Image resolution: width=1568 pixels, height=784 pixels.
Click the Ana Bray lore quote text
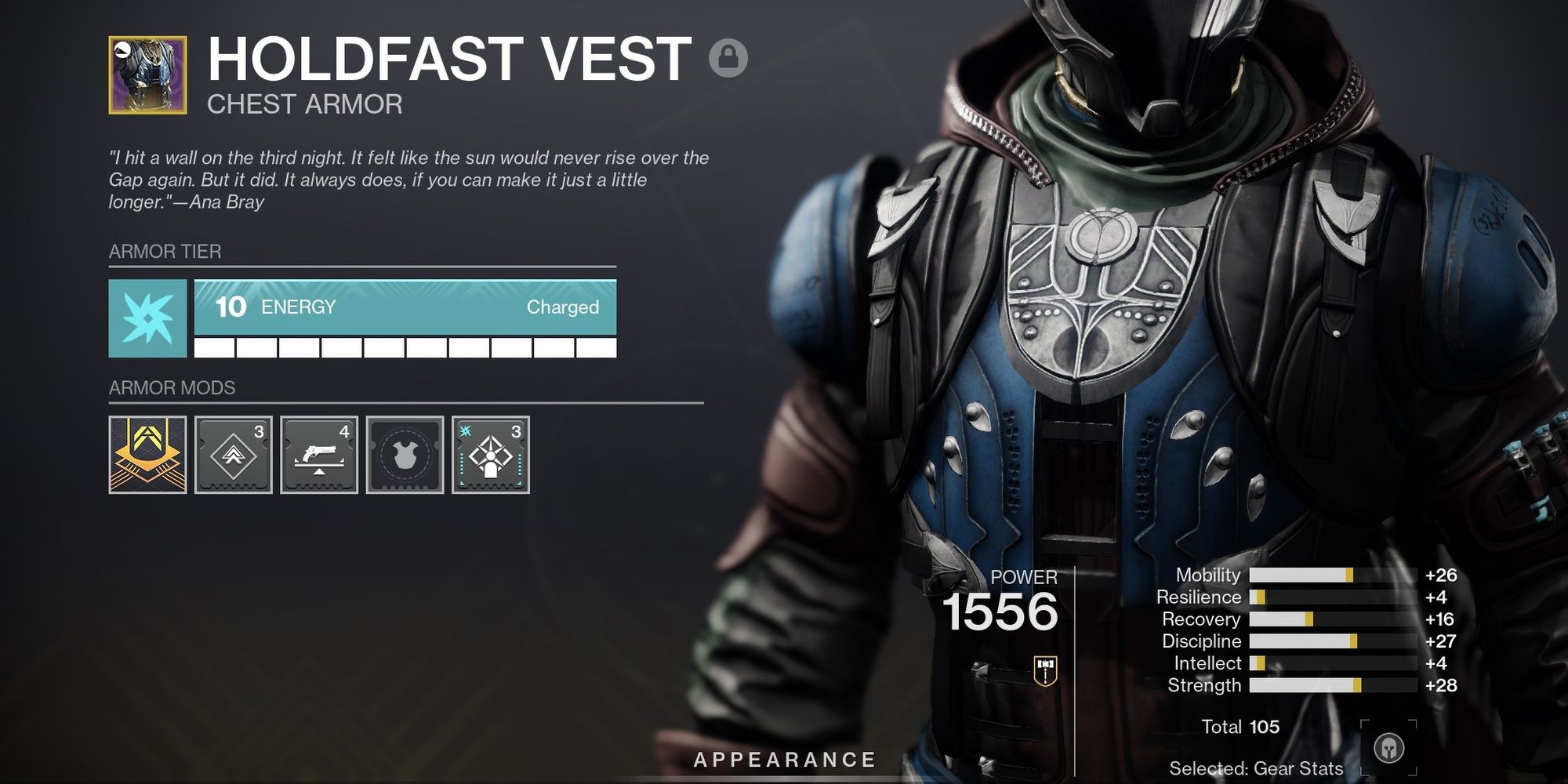[408, 180]
